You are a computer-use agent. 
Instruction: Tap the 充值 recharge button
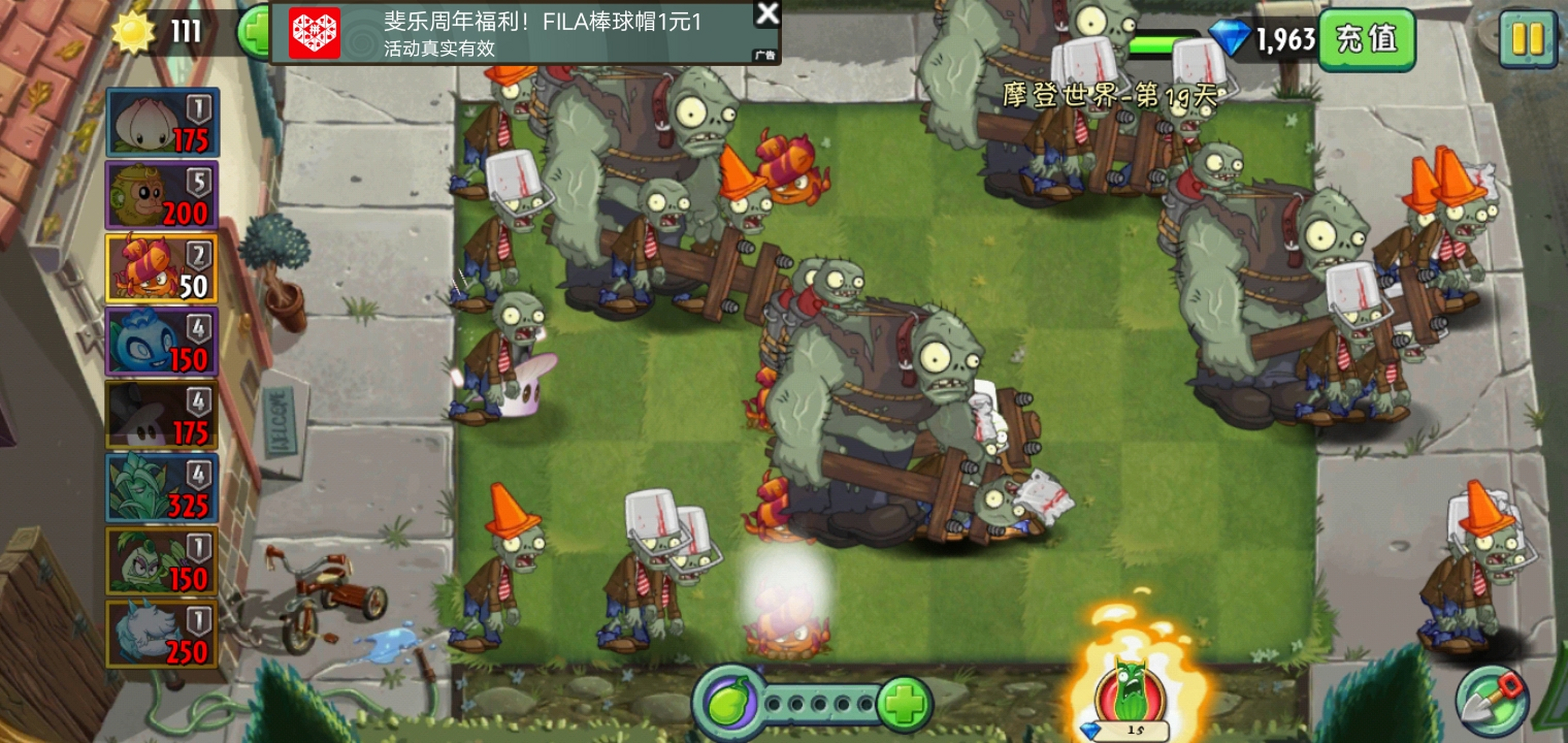point(1367,39)
